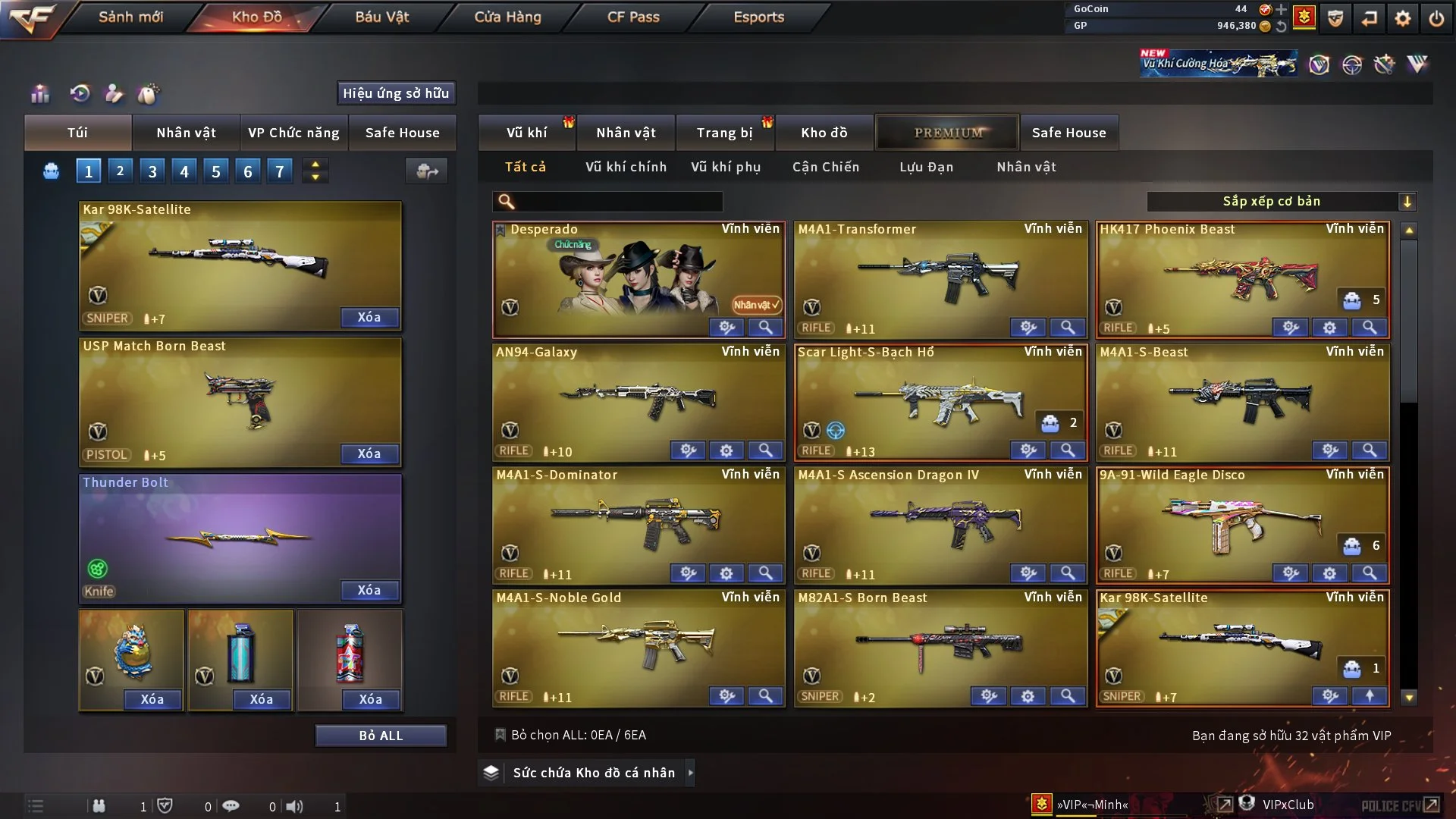Switch to the Vũ khí tab

[x=526, y=133]
